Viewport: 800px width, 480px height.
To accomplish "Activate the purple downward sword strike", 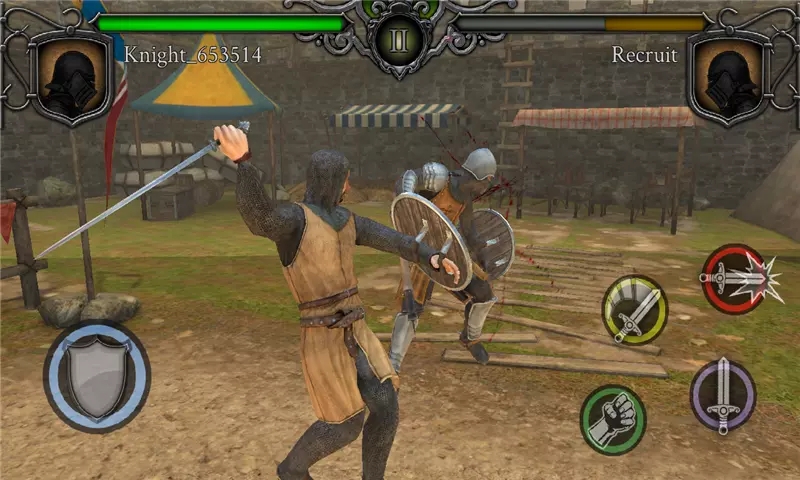I will click(723, 395).
